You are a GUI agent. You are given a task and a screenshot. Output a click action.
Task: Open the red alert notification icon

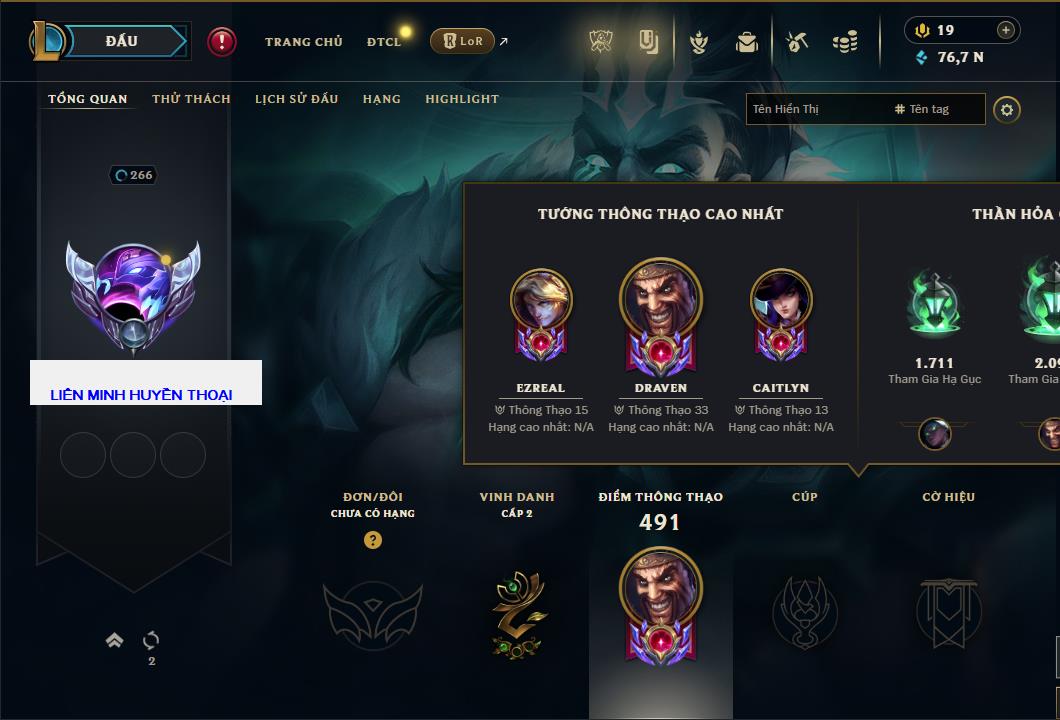click(222, 42)
